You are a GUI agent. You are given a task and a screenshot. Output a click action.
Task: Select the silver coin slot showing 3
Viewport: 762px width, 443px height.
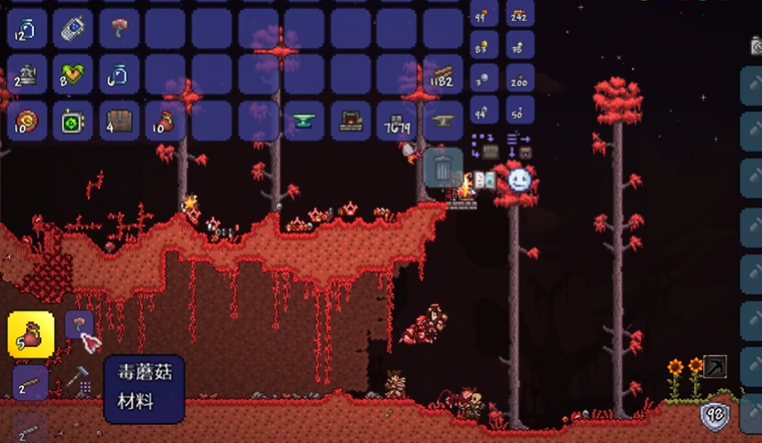pos(484,78)
